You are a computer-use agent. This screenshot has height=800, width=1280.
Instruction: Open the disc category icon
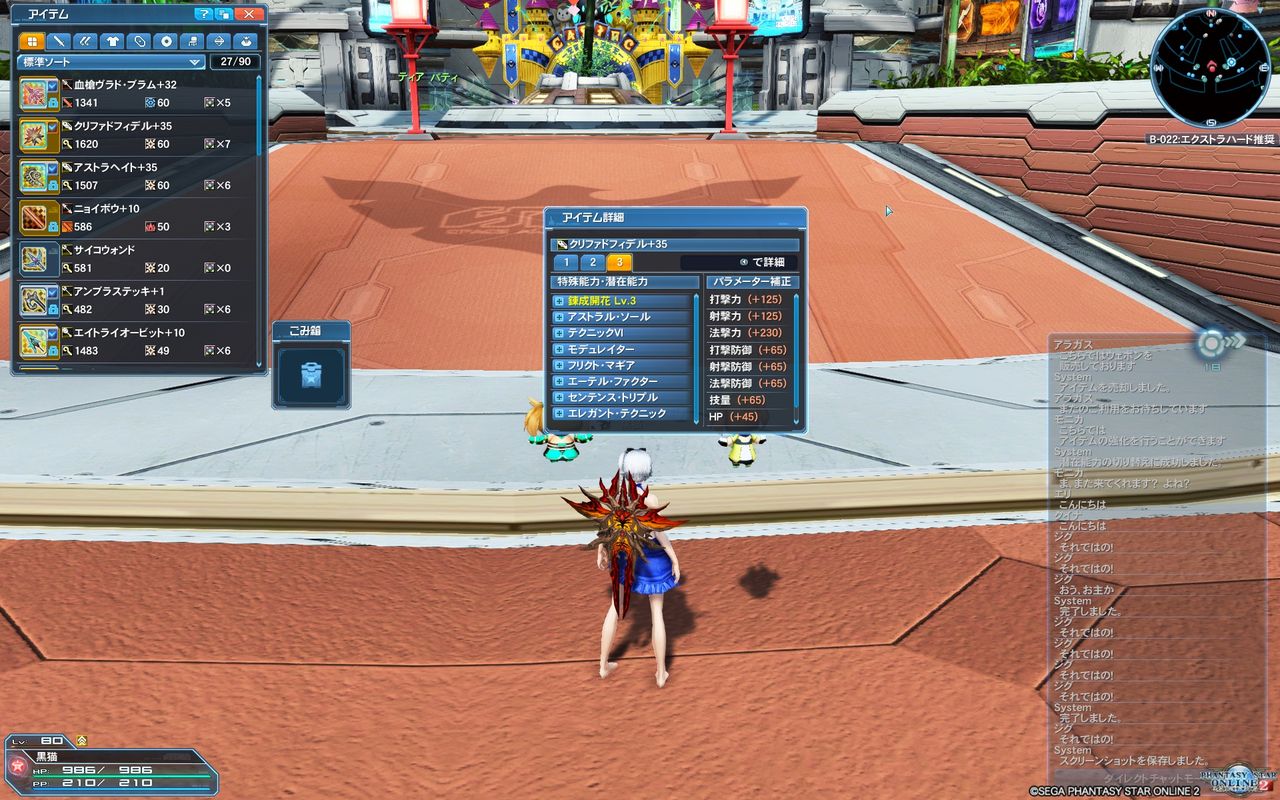pyautogui.click(x=166, y=41)
